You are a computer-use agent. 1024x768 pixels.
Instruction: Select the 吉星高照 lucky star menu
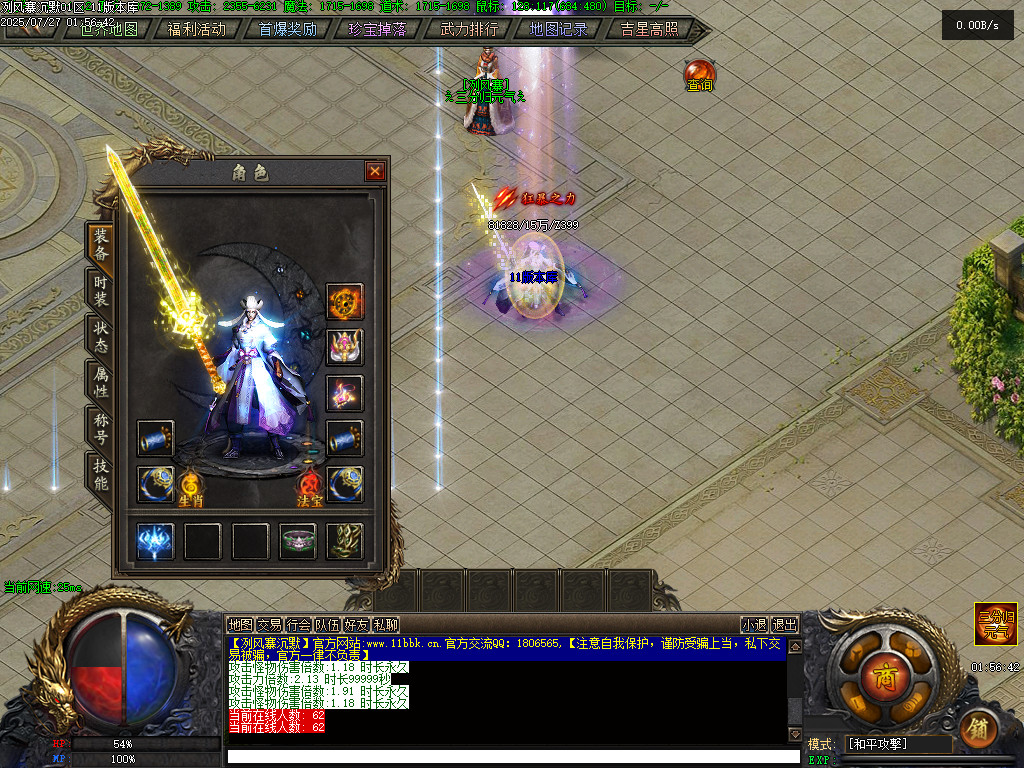click(649, 29)
